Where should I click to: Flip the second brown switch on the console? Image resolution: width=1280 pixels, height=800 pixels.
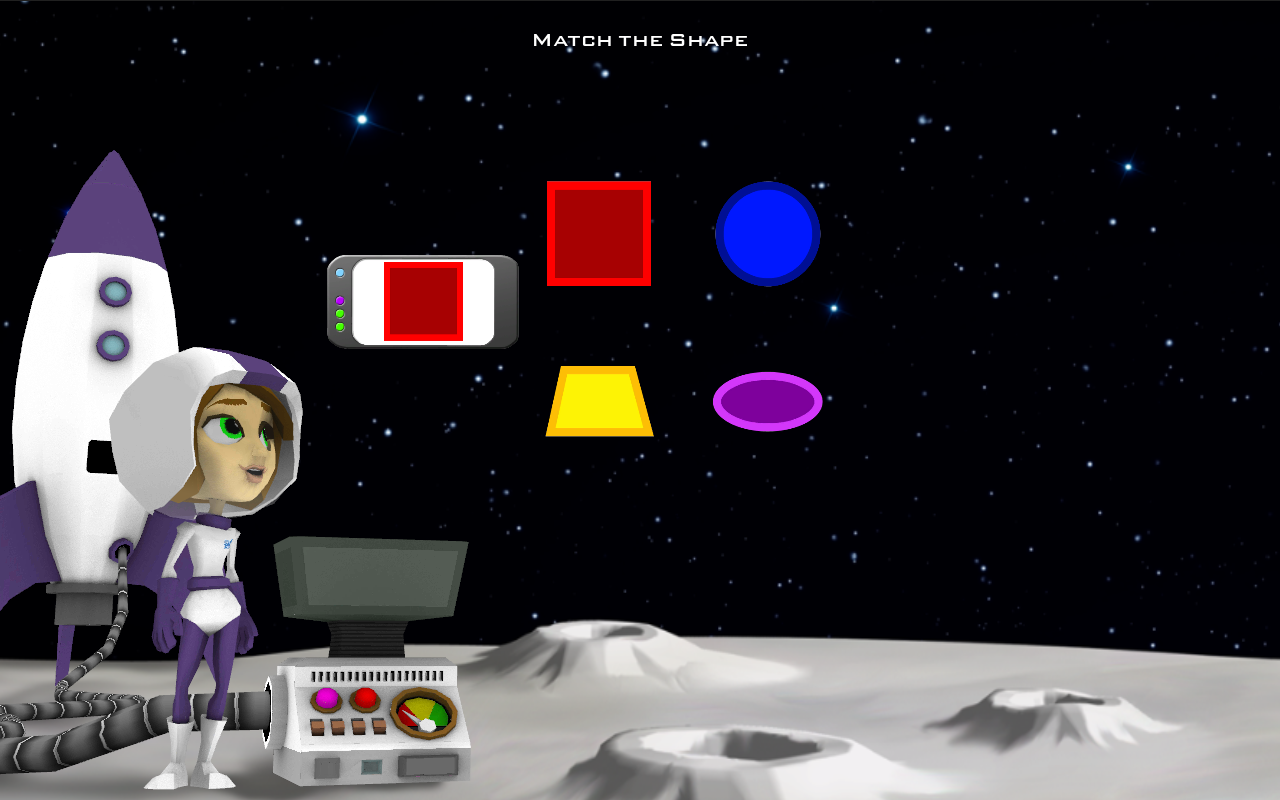338,726
